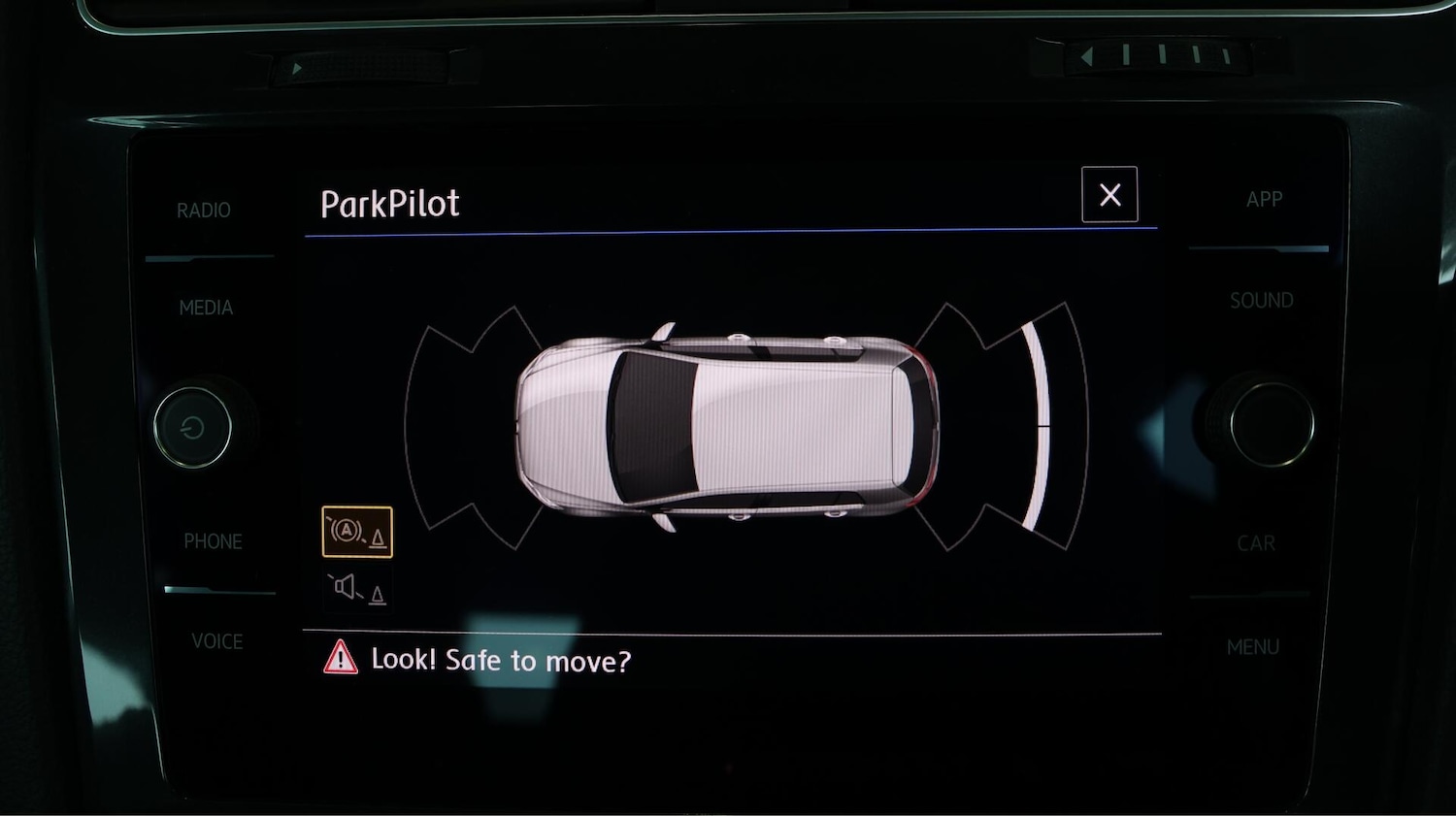
Task: Open SOUND settings
Action: click(x=1261, y=301)
